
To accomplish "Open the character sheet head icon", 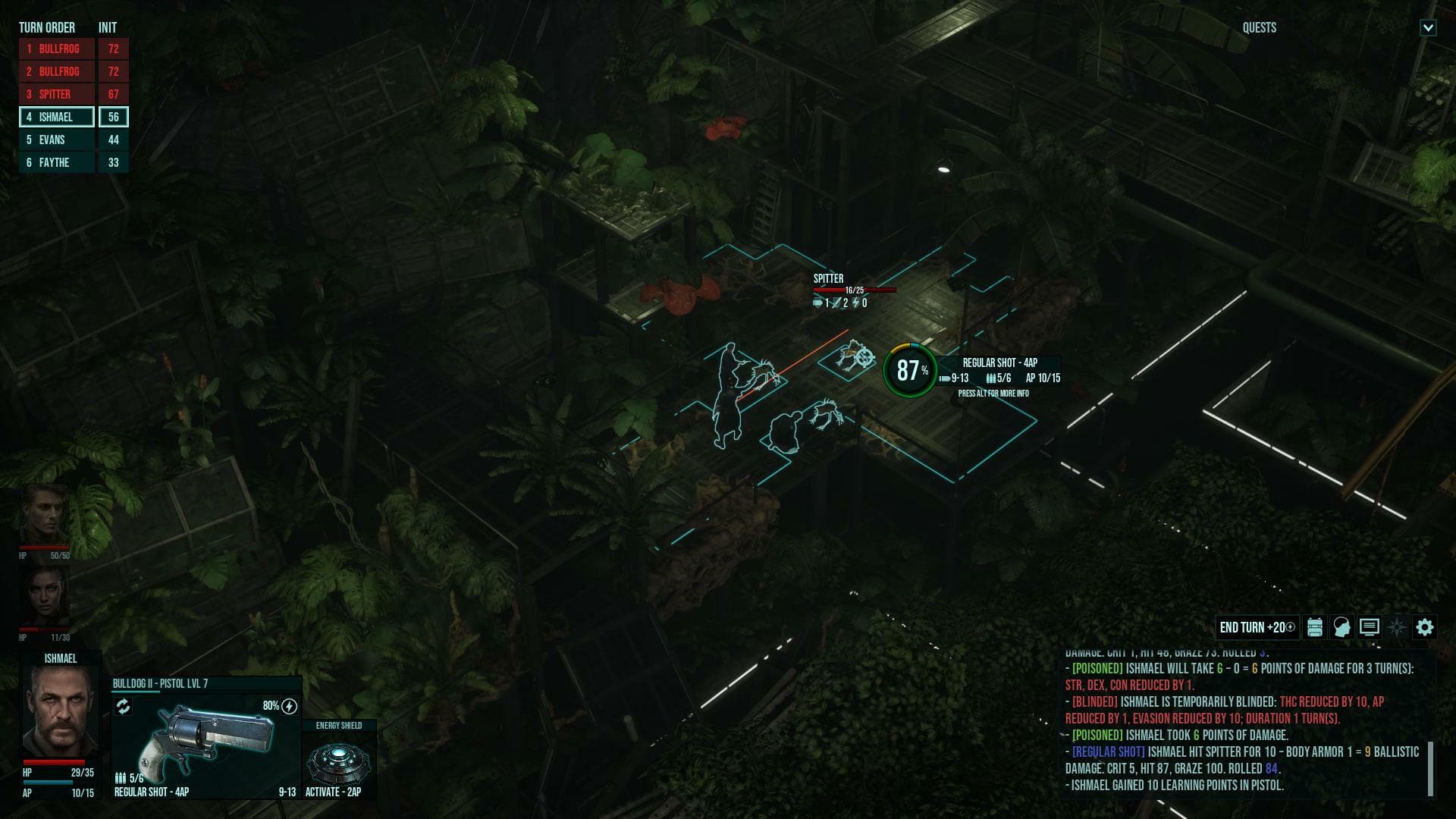I will click(x=1341, y=627).
